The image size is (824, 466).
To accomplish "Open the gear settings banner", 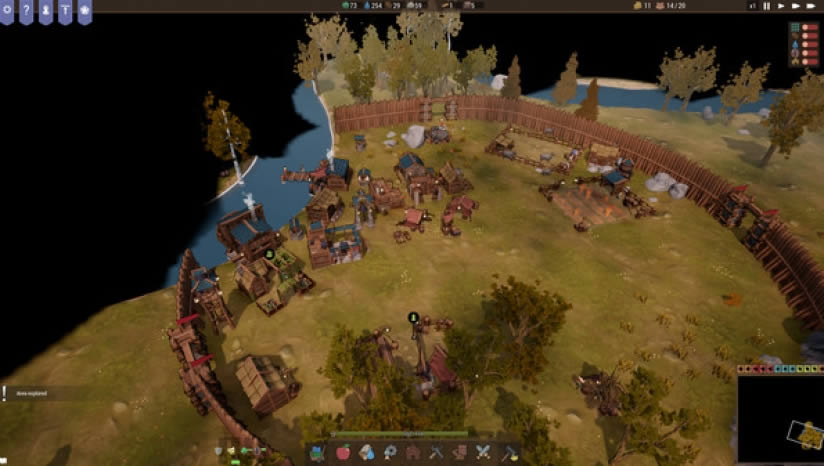I will coord(7,11).
